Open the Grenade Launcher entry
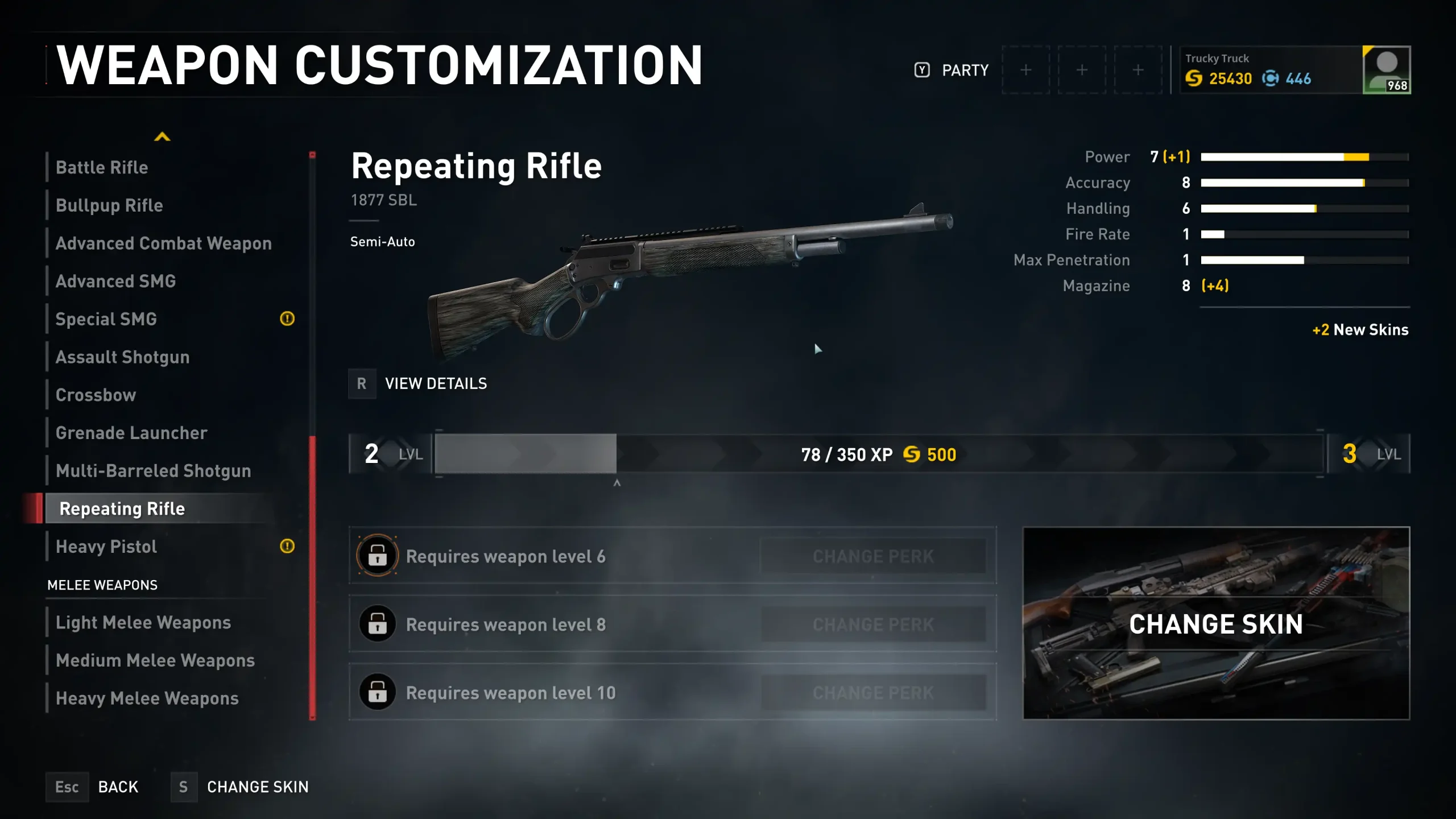This screenshot has width=1456, height=819. point(131,433)
